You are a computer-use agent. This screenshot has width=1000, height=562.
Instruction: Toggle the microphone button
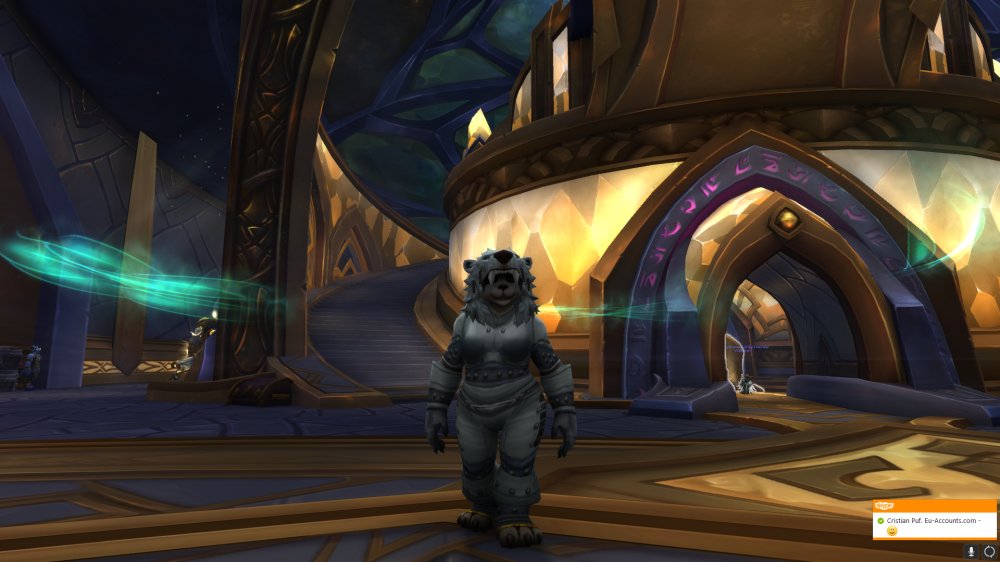click(x=970, y=551)
